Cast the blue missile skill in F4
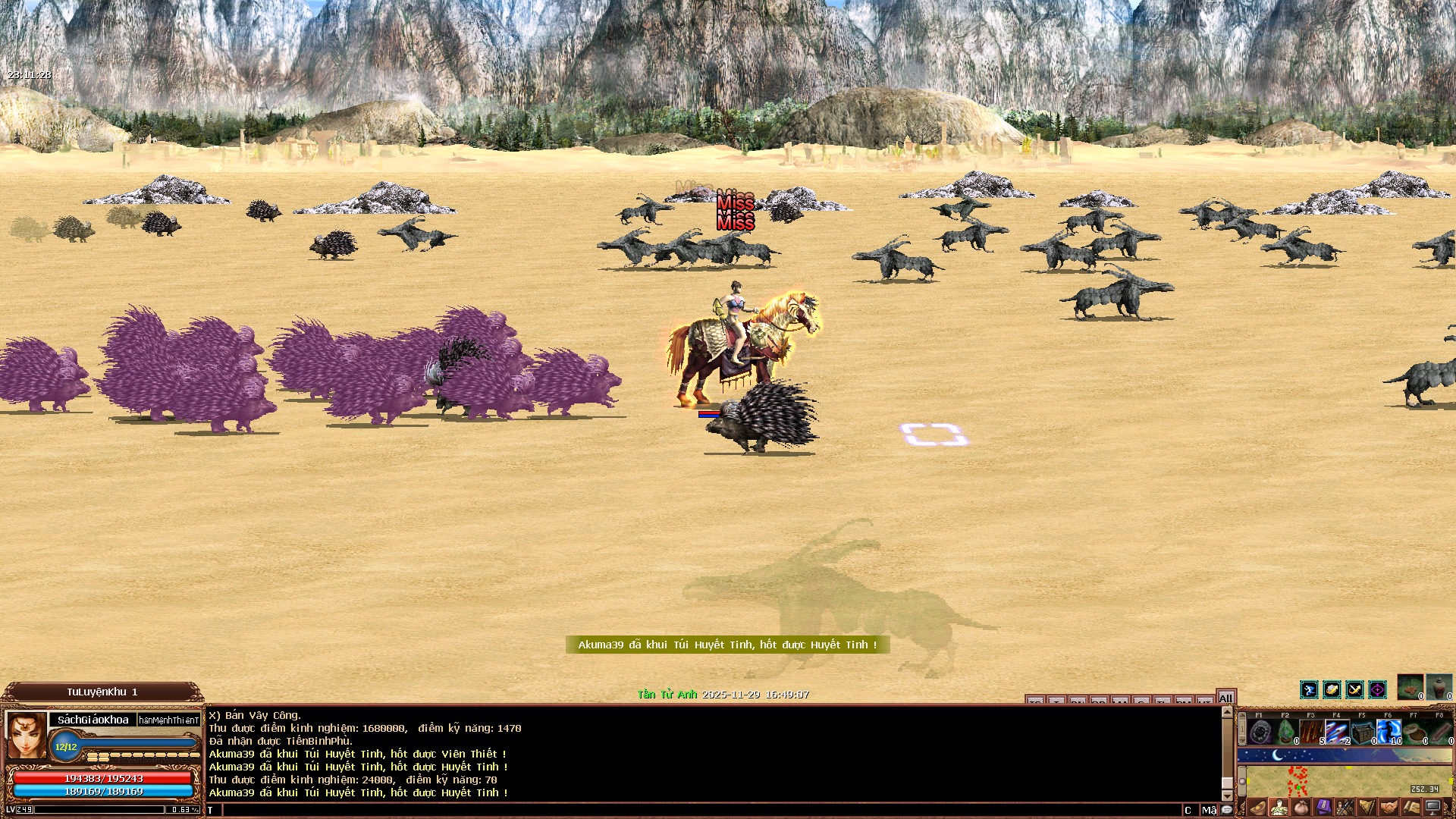 coord(1338,732)
